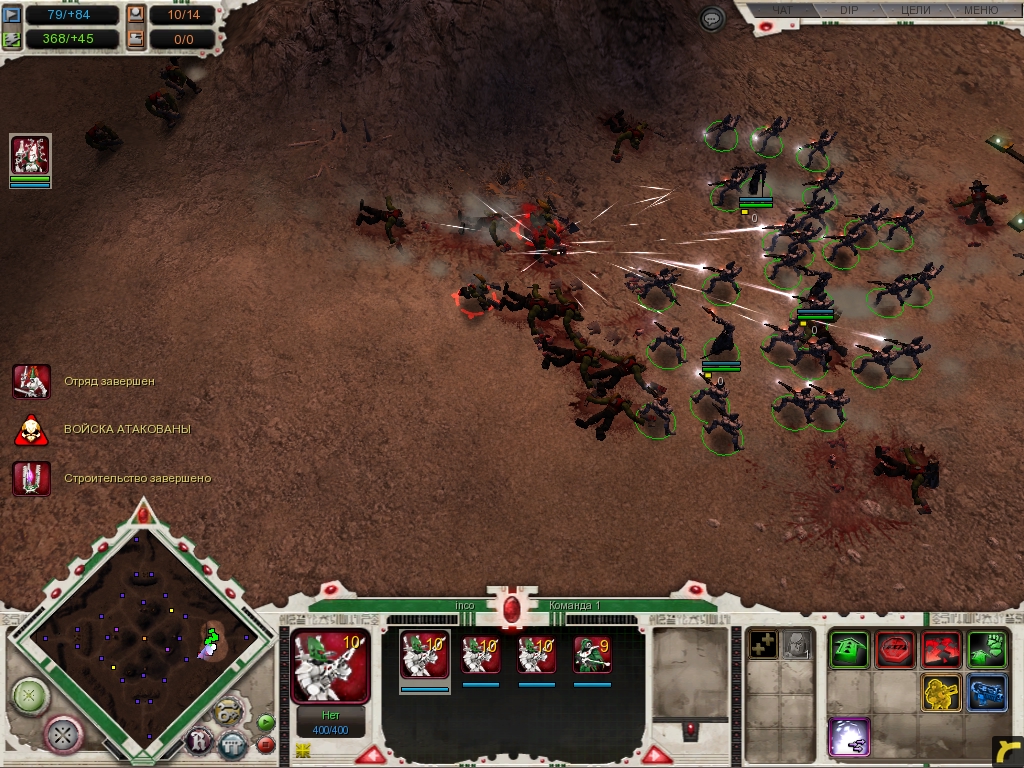Select the squad card showing 9 members
1024x768 pixels.
592,655
